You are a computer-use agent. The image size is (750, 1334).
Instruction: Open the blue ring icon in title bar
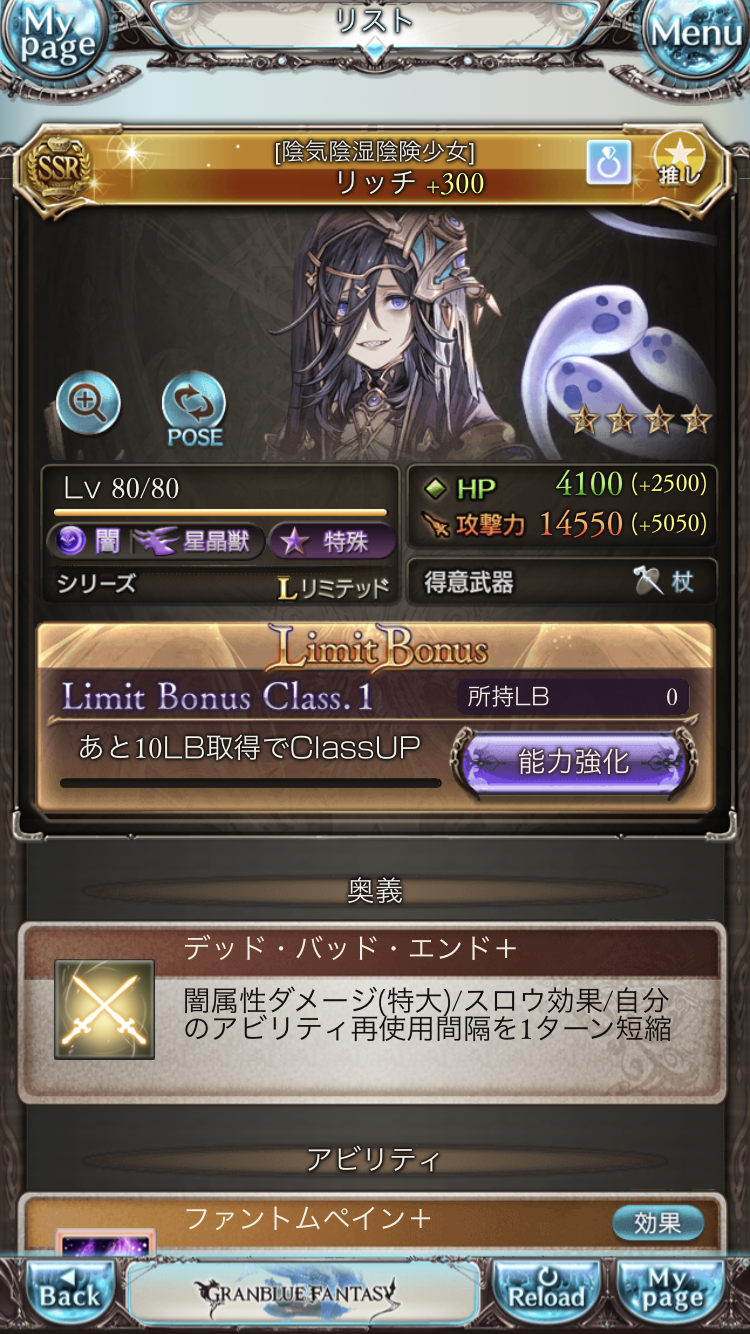click(x=609, y=162)
